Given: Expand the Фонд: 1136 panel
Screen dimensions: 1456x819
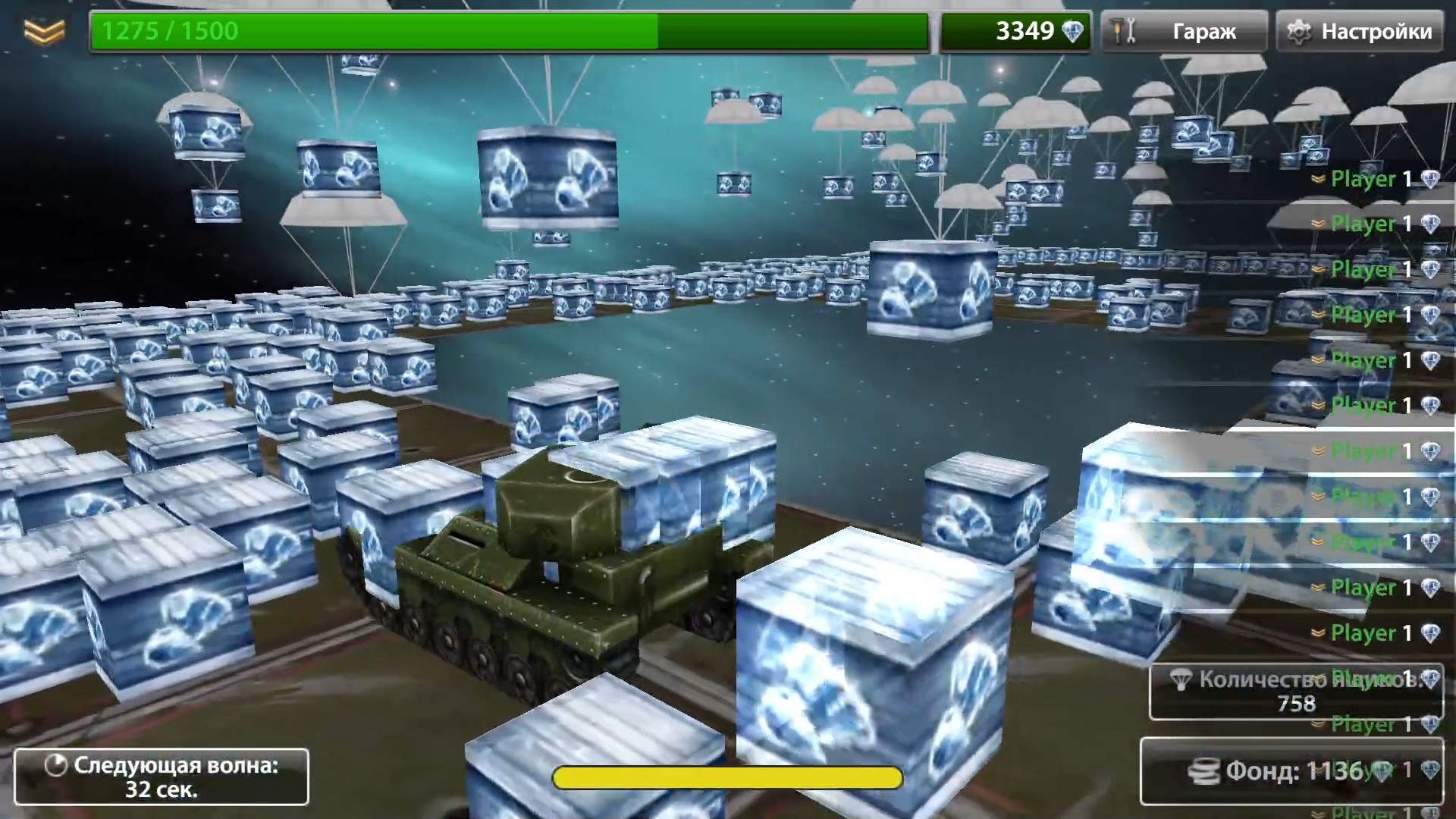Looking at the screenshot, I should click(x=1289, y=772).
